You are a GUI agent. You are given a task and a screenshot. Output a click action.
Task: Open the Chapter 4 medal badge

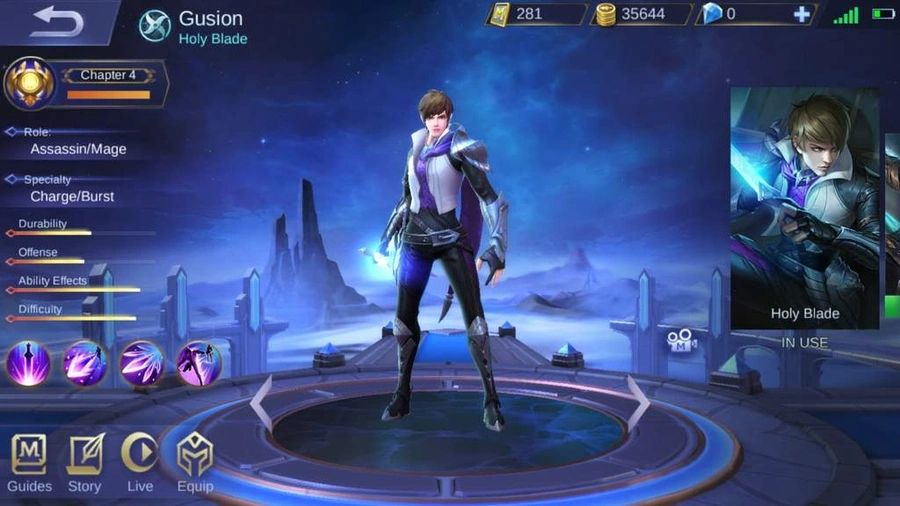[x=30, y=83]
